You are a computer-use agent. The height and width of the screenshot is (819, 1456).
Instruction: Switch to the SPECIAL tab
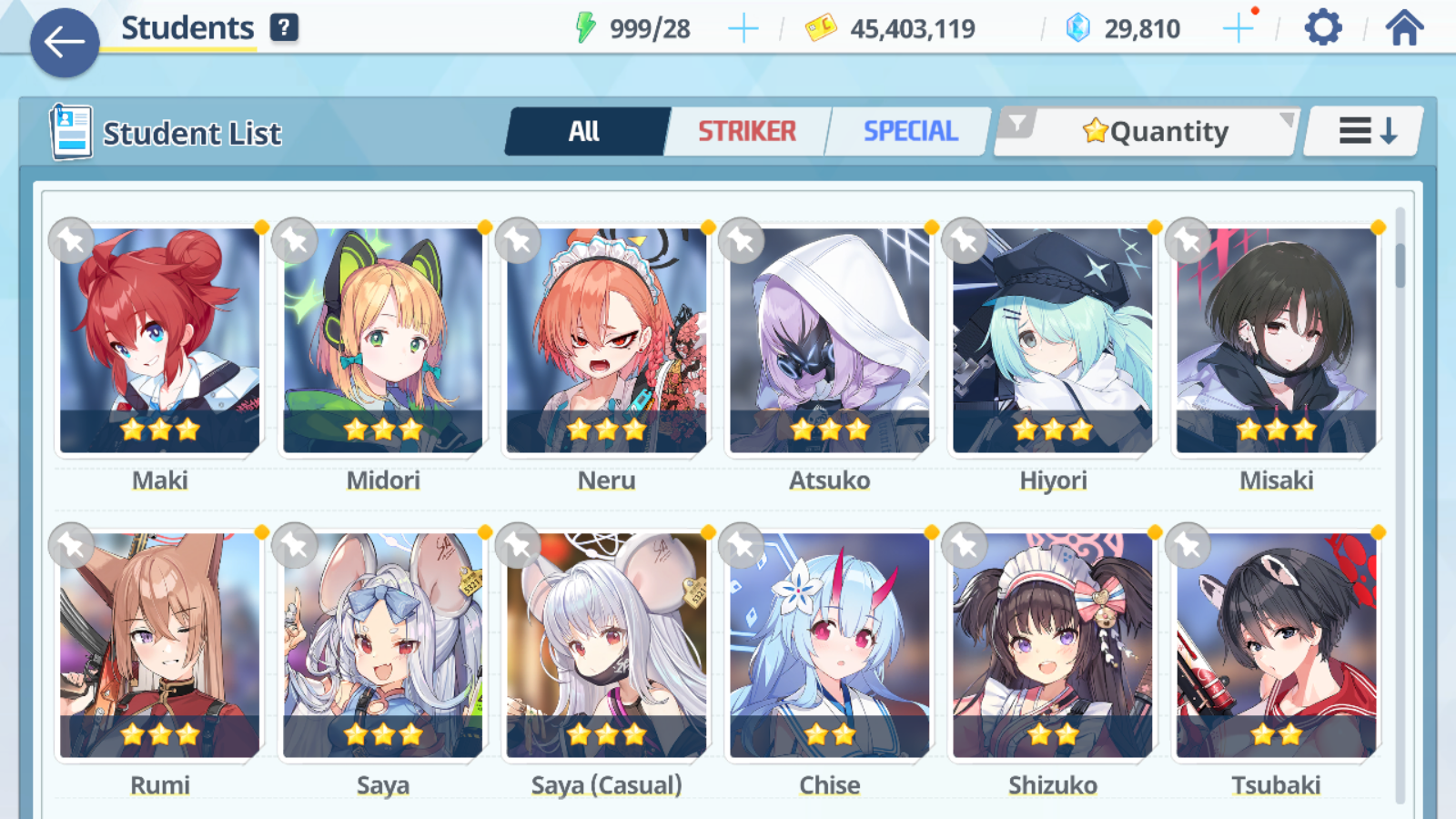[909, 131]
